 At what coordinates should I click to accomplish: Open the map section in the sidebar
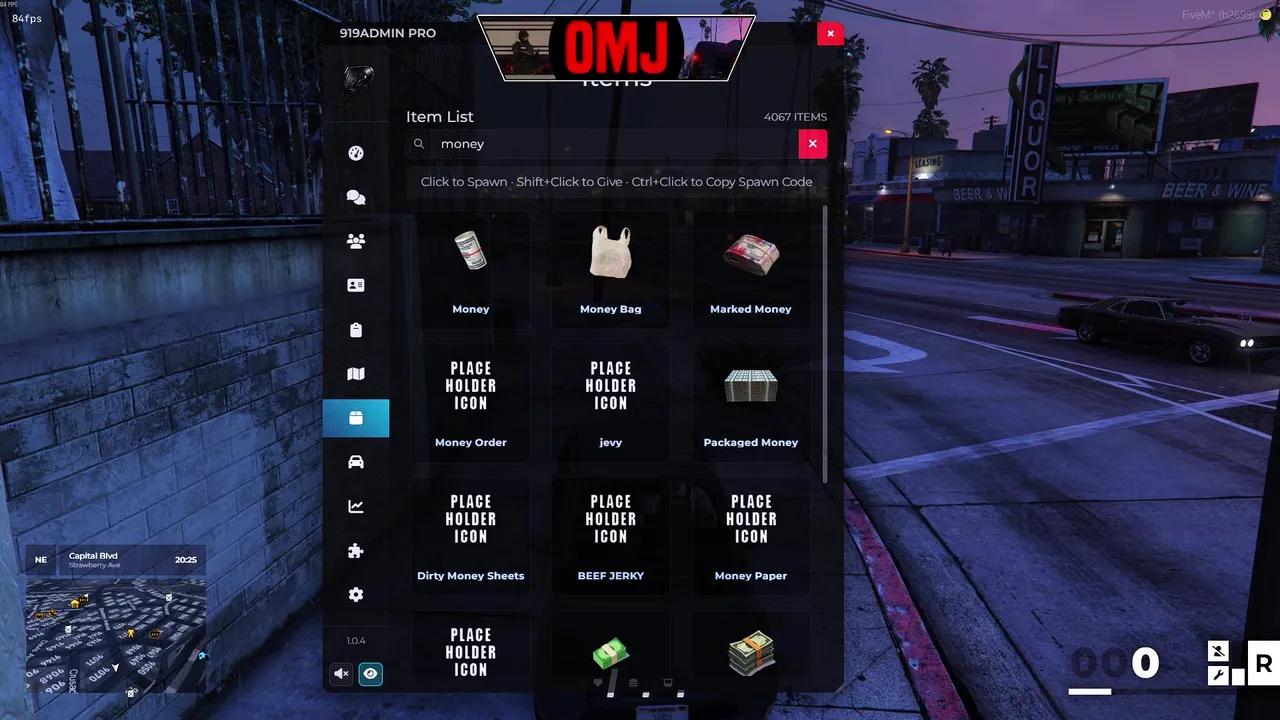click(356, 373)
